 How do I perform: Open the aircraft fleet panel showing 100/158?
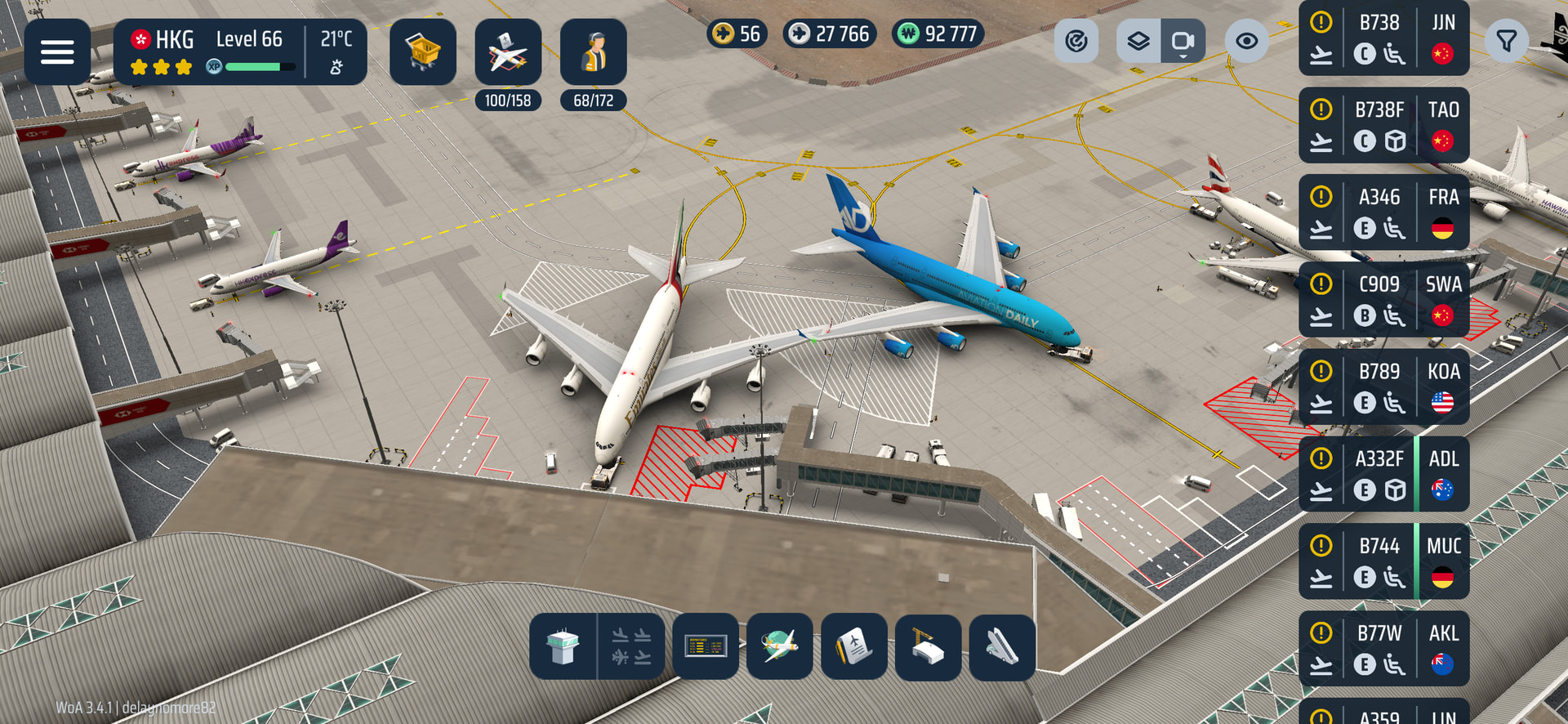pos(507,52)
